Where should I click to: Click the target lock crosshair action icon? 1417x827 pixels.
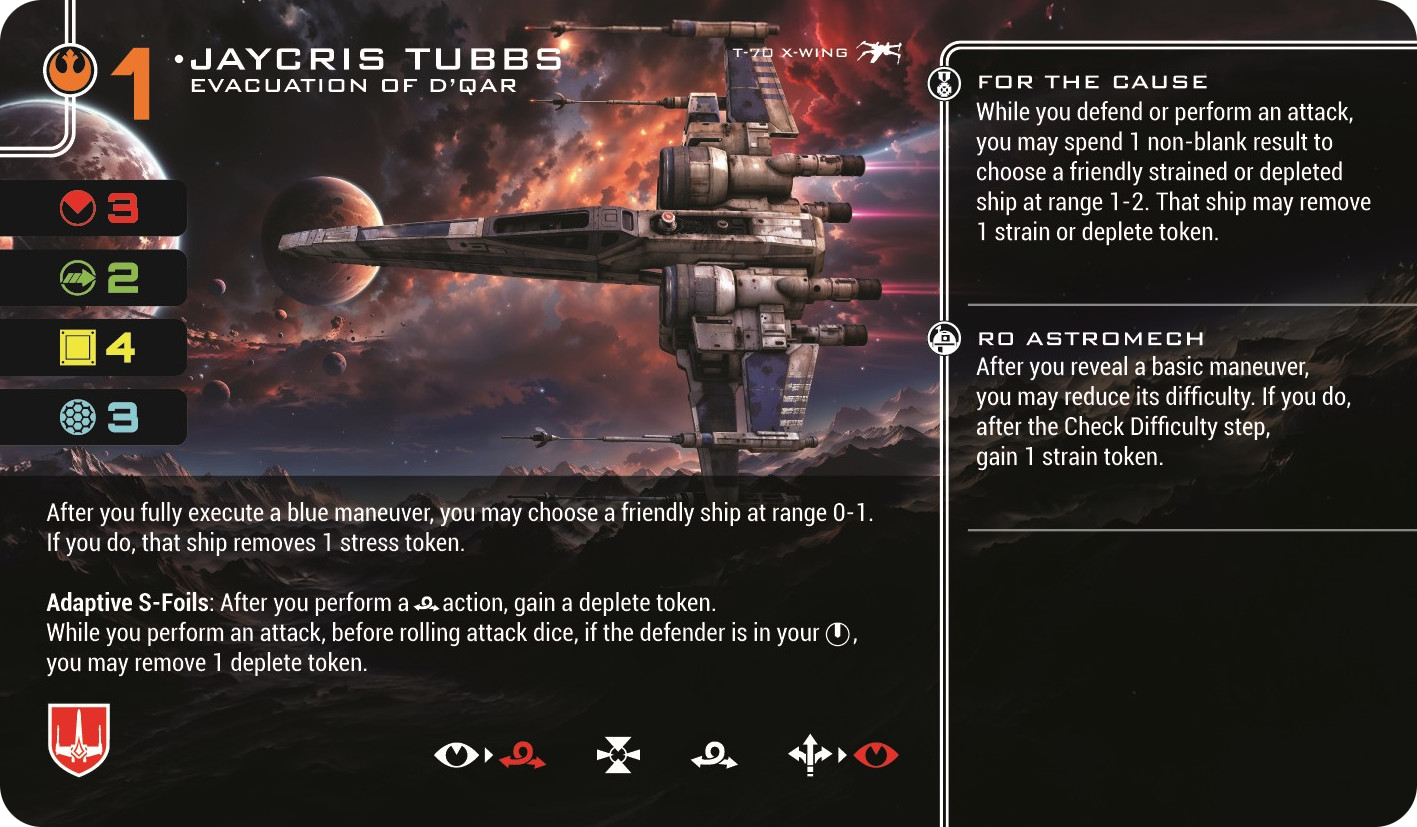(x=617, y=755)
